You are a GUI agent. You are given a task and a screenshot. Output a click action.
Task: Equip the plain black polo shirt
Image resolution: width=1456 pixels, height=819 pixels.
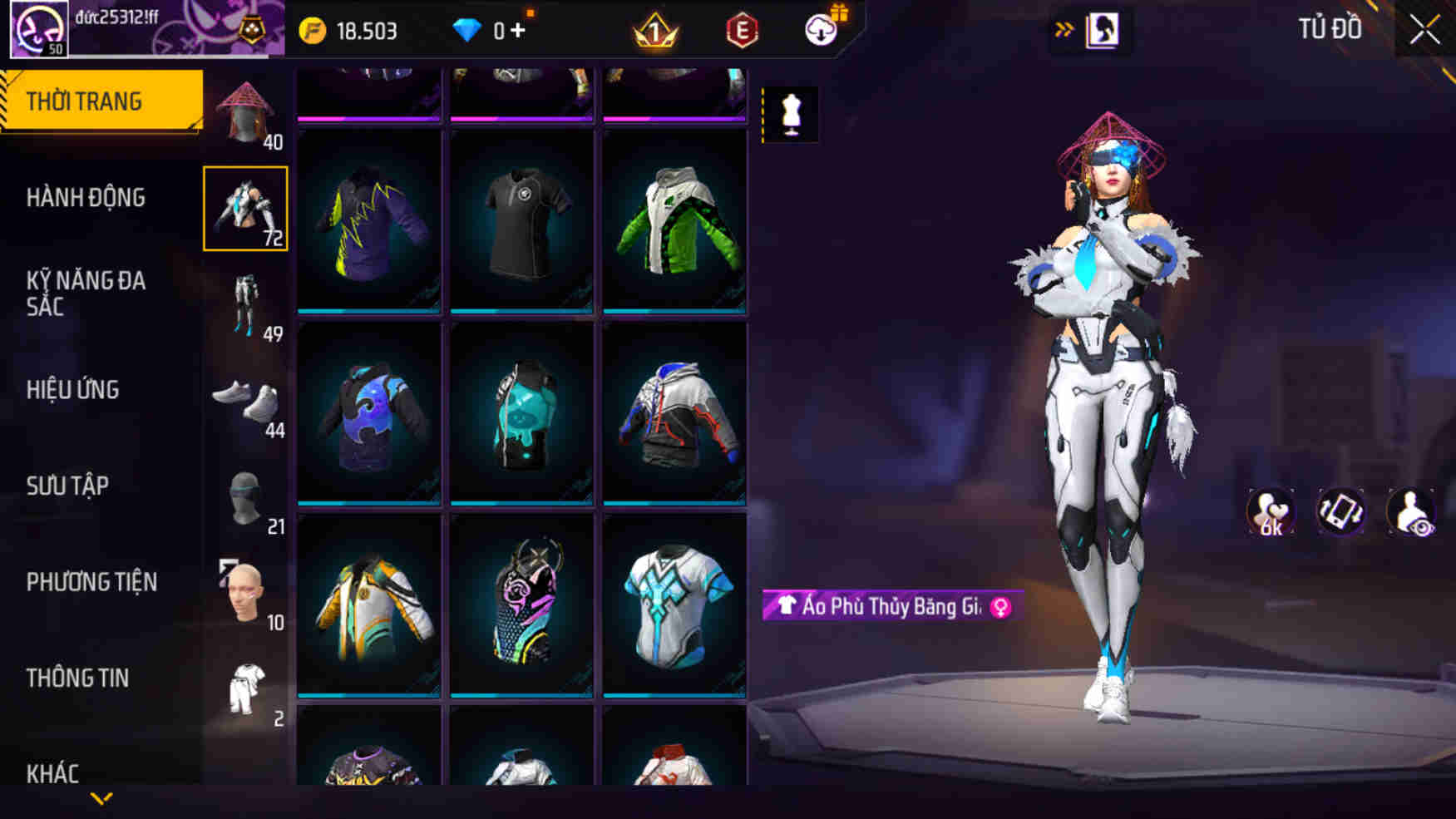[x=521, y=222]
